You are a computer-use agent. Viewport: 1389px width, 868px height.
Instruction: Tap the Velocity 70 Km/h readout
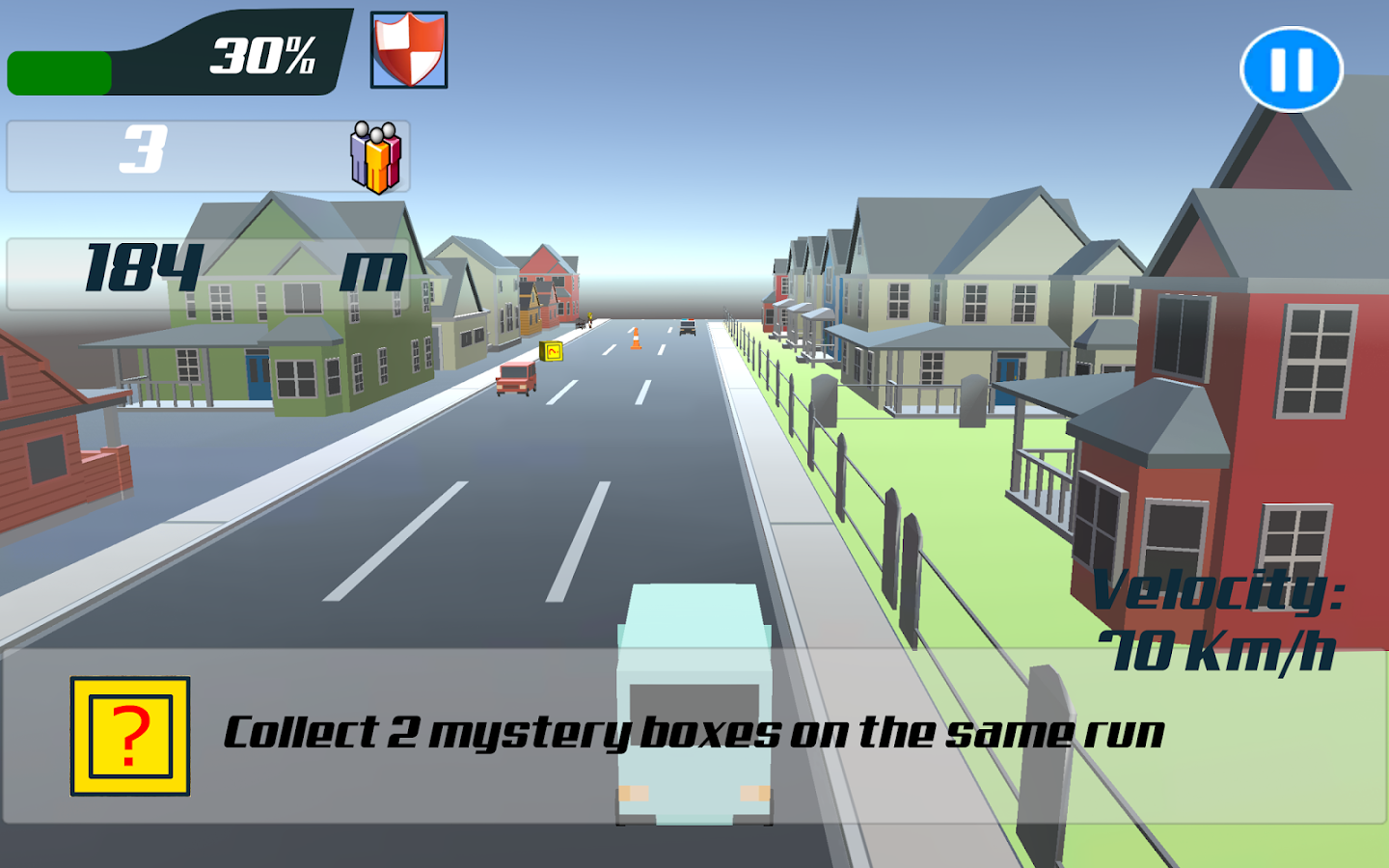(1220, 622)
